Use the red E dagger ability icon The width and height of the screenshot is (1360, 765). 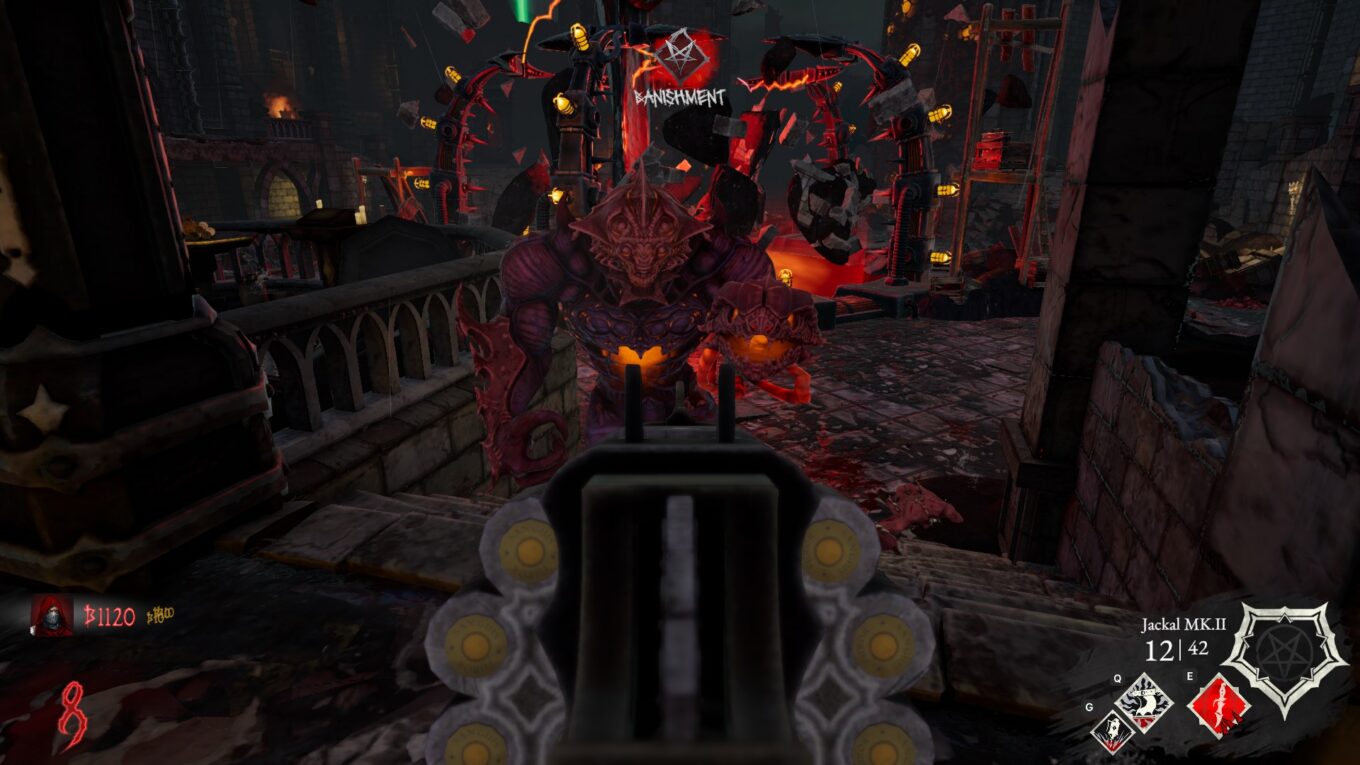click(1218, 706)
